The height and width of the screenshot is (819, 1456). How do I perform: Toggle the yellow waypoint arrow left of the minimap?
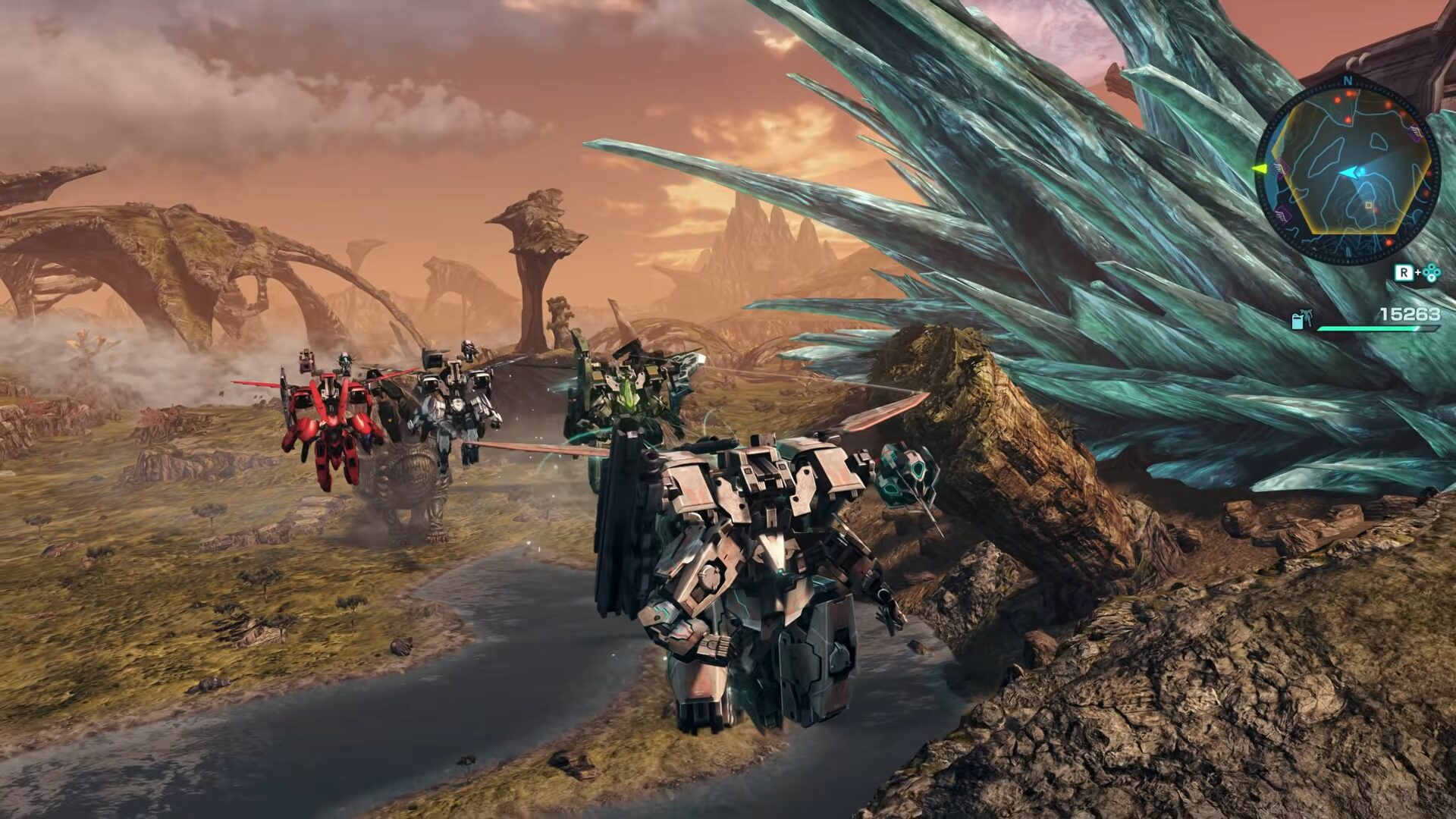1258,169
